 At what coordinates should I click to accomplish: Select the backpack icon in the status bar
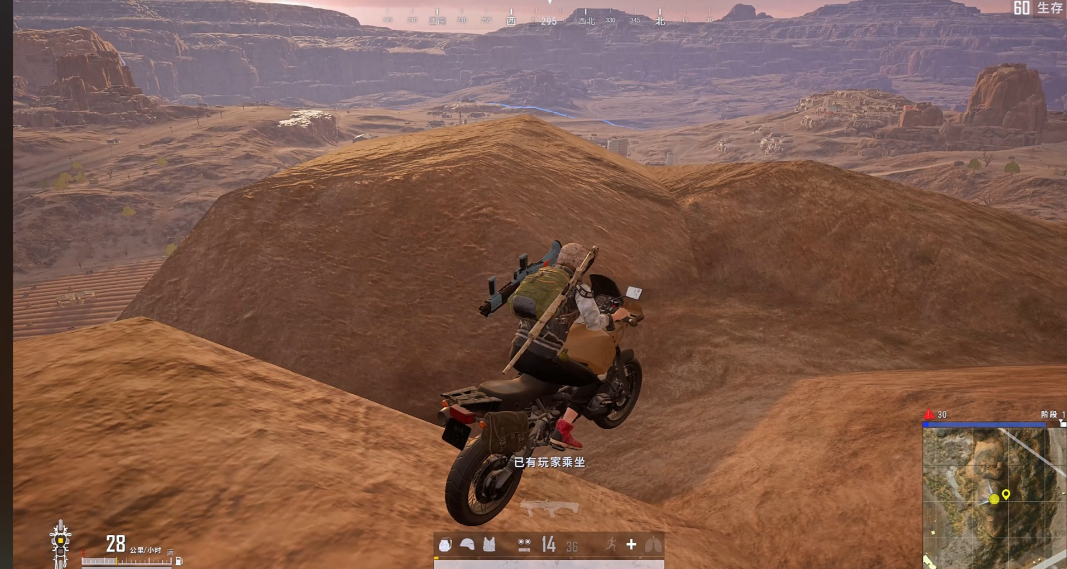(446, 544)
